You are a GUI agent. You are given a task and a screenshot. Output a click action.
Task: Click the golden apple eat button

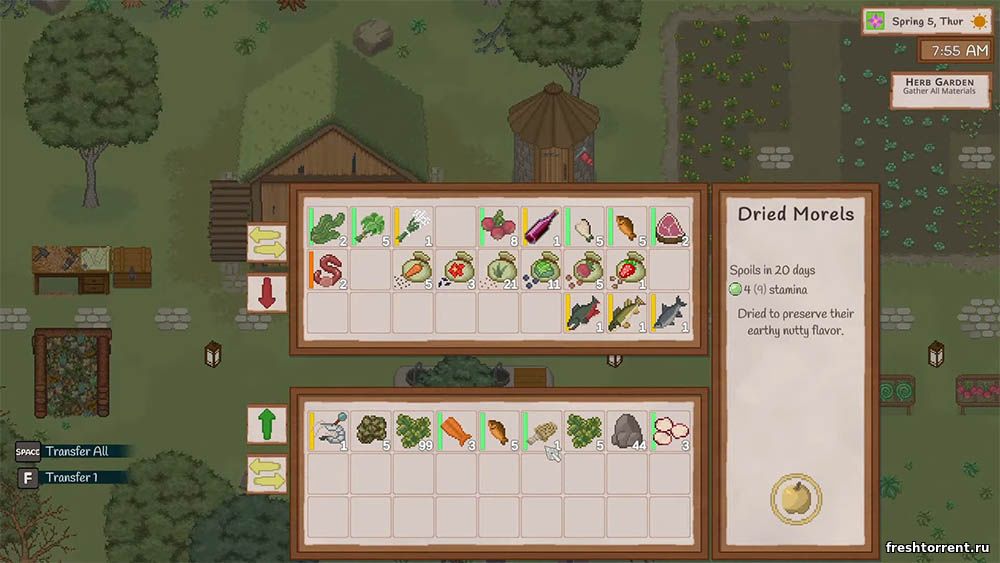click(796, 498)
